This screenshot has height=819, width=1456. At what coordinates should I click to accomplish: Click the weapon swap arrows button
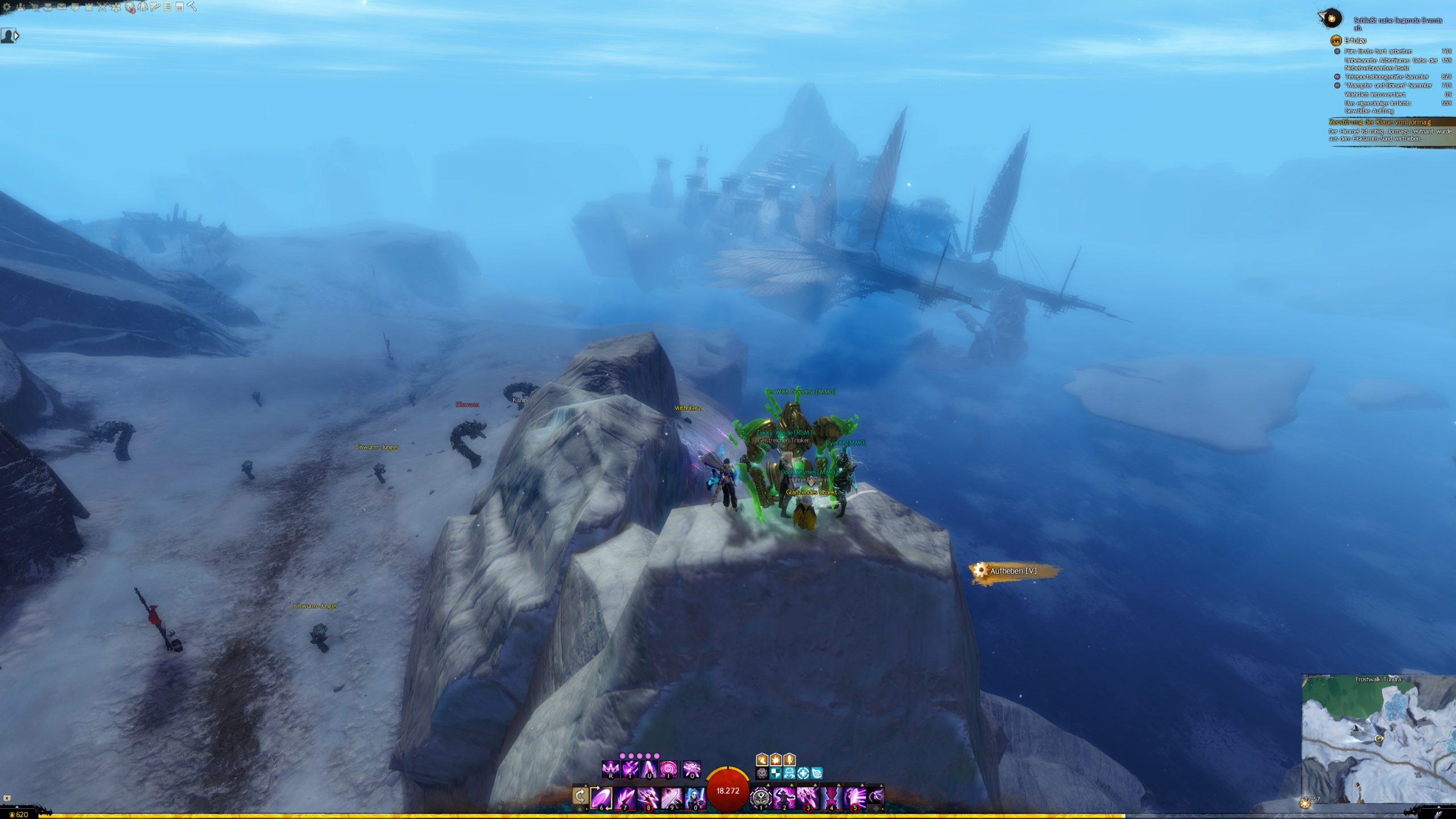pyautogui.click(x=580, y=796)
